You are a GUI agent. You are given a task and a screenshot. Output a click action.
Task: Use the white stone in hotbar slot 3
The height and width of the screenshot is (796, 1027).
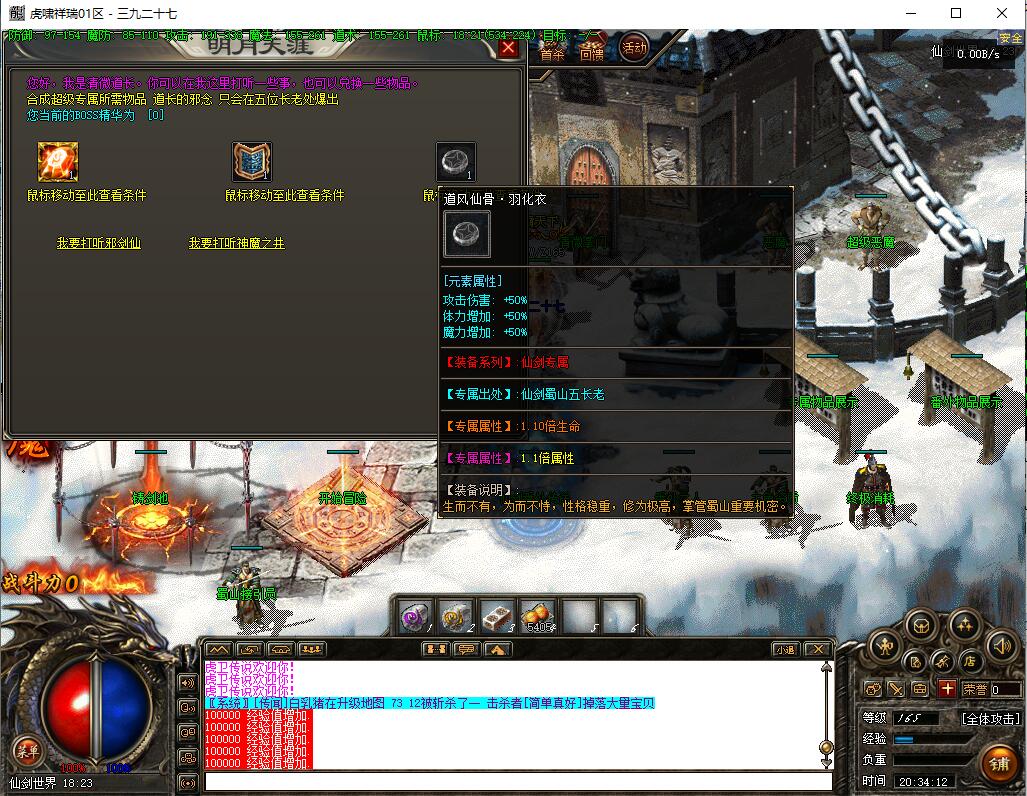click(497, 616)
